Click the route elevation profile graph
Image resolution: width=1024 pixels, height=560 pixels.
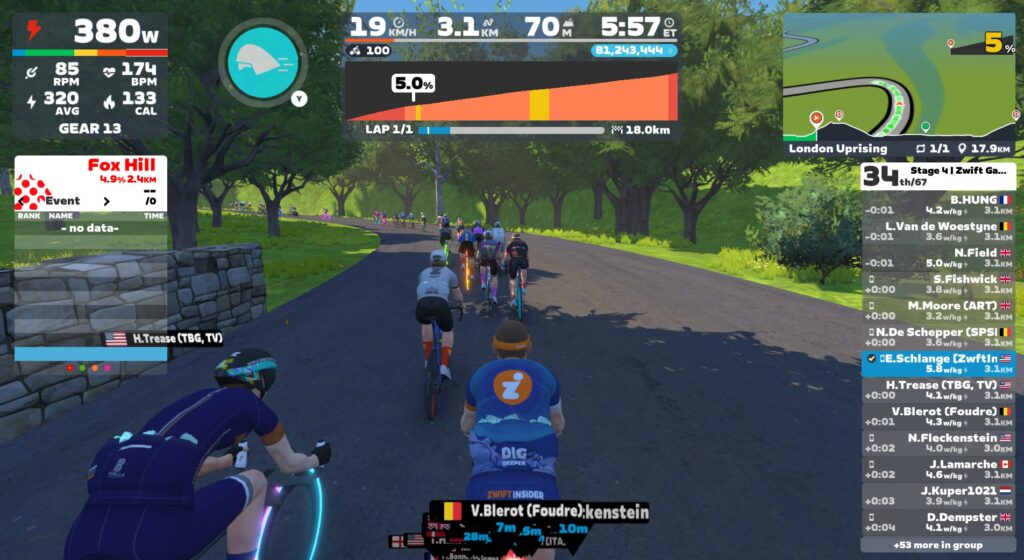[510, 96]
